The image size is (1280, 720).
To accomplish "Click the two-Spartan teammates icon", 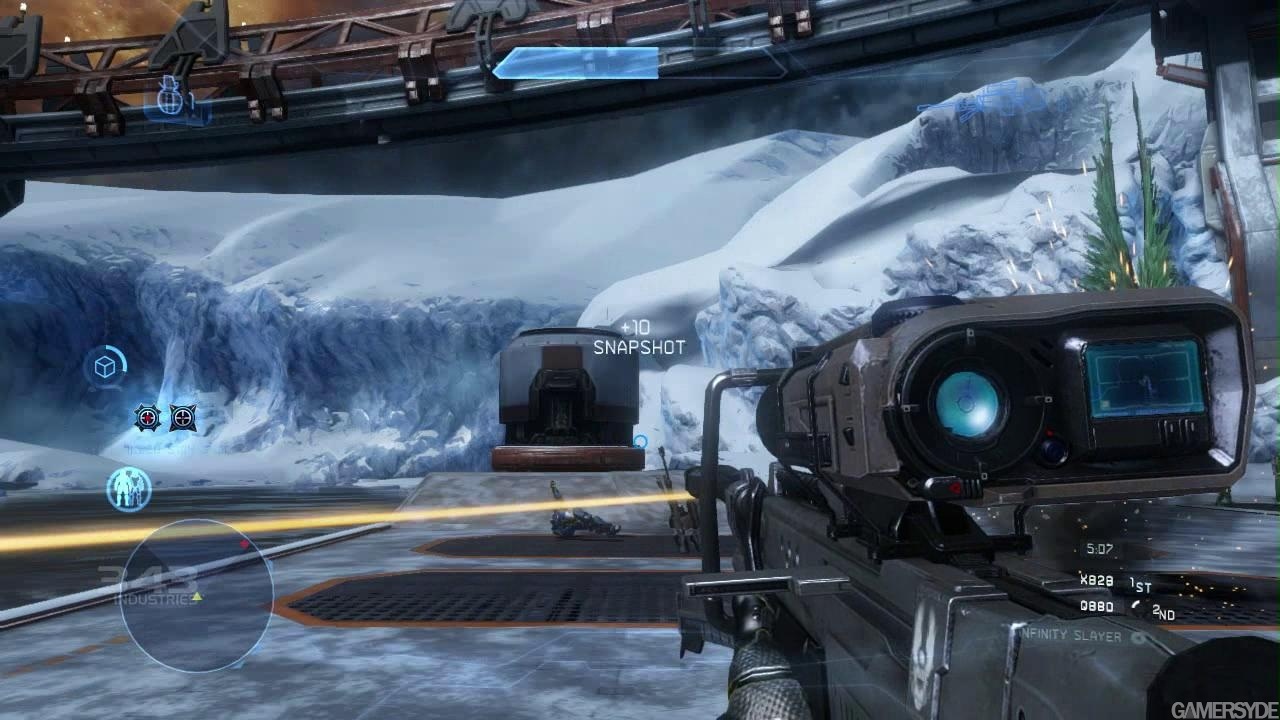I will point(129,490).
